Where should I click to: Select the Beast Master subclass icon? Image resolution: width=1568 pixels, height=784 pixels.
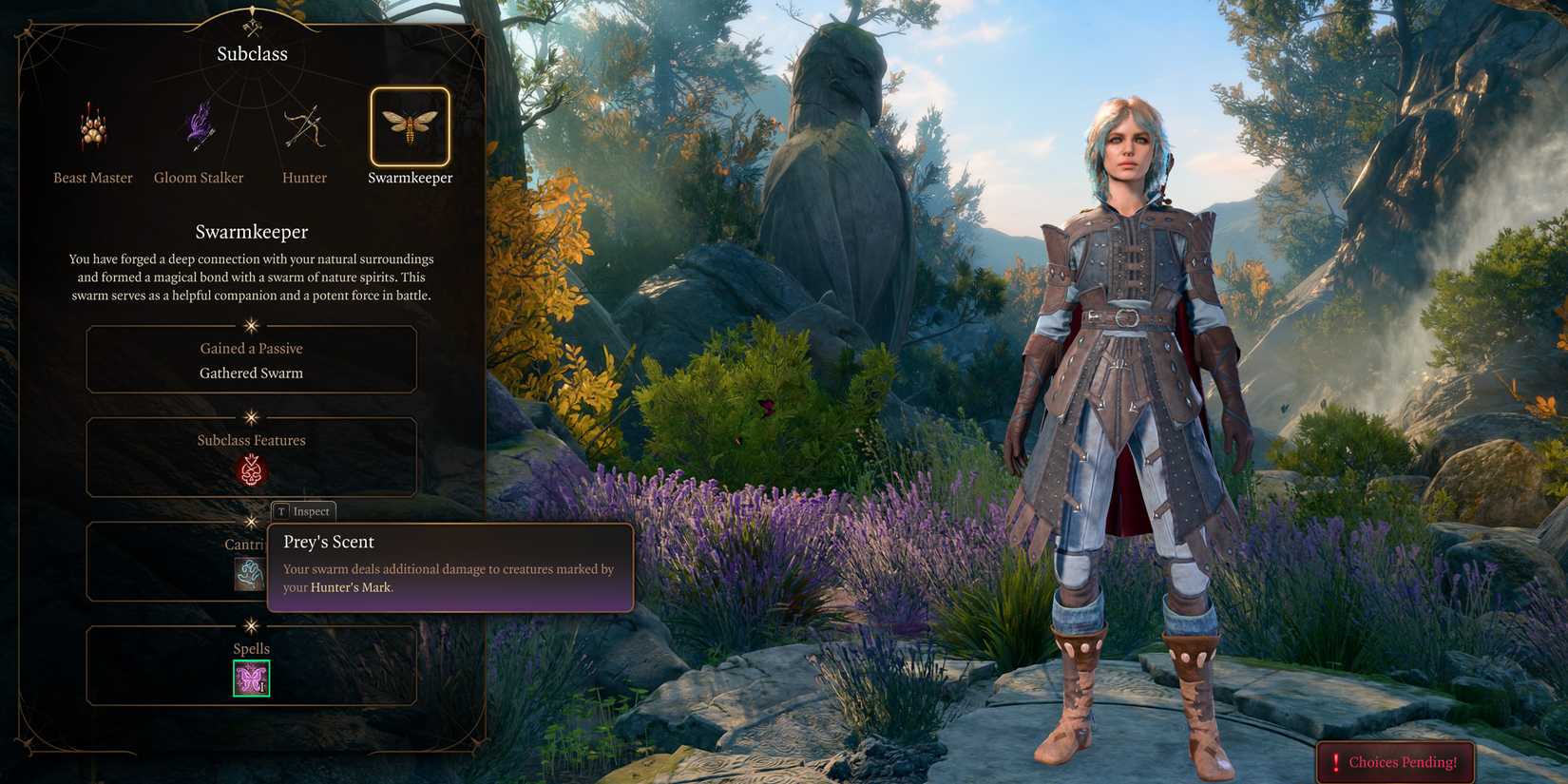tap(92, 128)
